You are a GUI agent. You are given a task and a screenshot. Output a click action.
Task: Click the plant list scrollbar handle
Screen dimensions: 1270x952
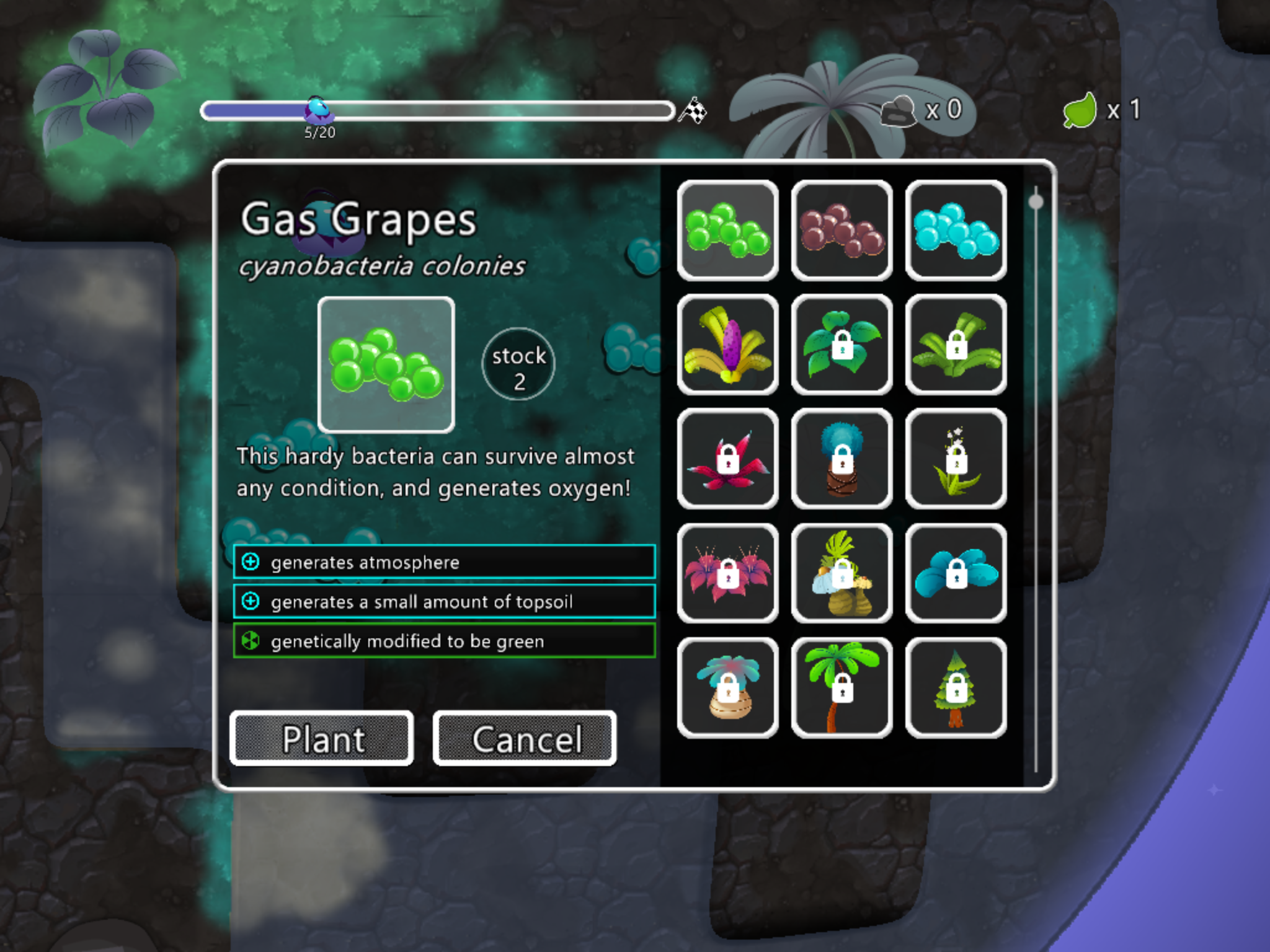click(1036, 202)
